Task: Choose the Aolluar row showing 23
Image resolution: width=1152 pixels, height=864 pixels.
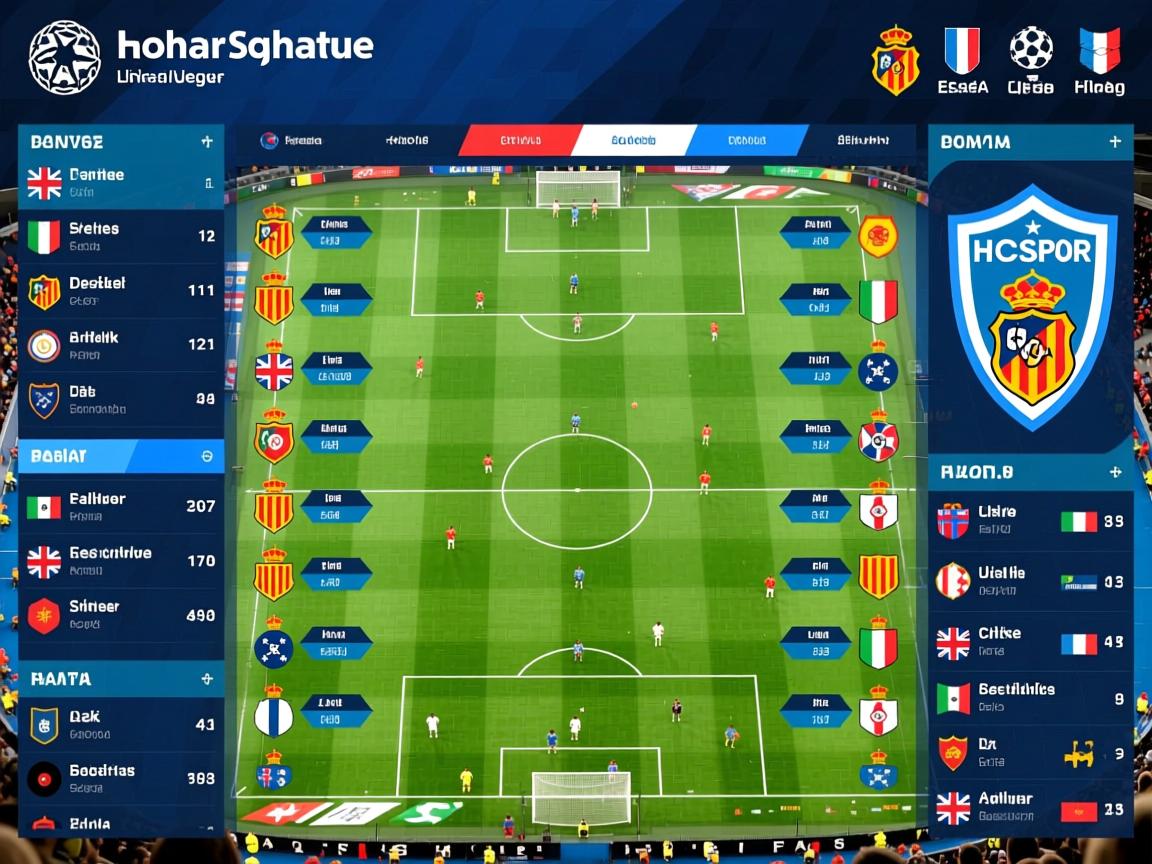Action: (x=1030, y=807)
